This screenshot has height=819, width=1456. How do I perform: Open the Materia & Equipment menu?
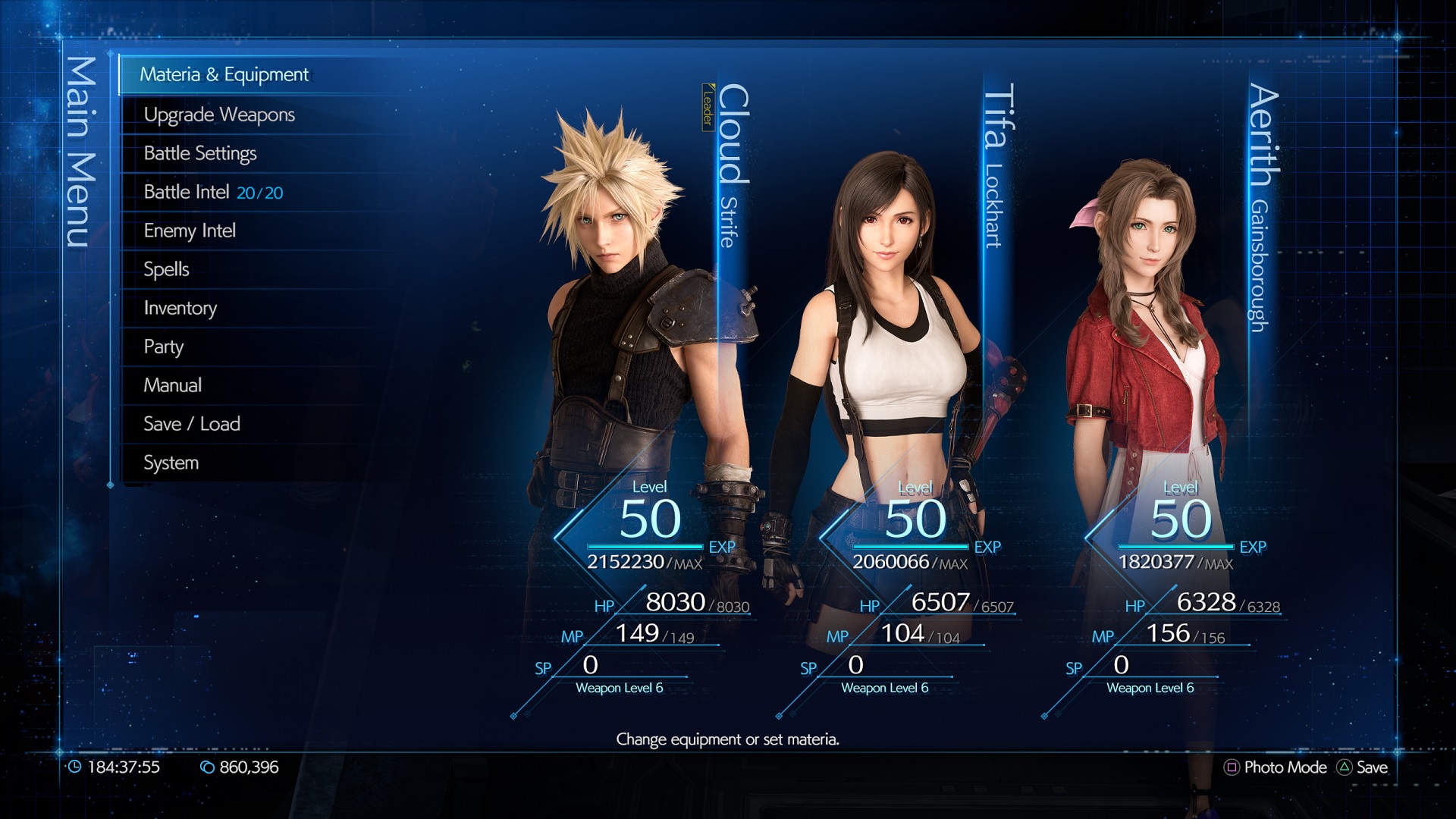(x=224, y=74)
